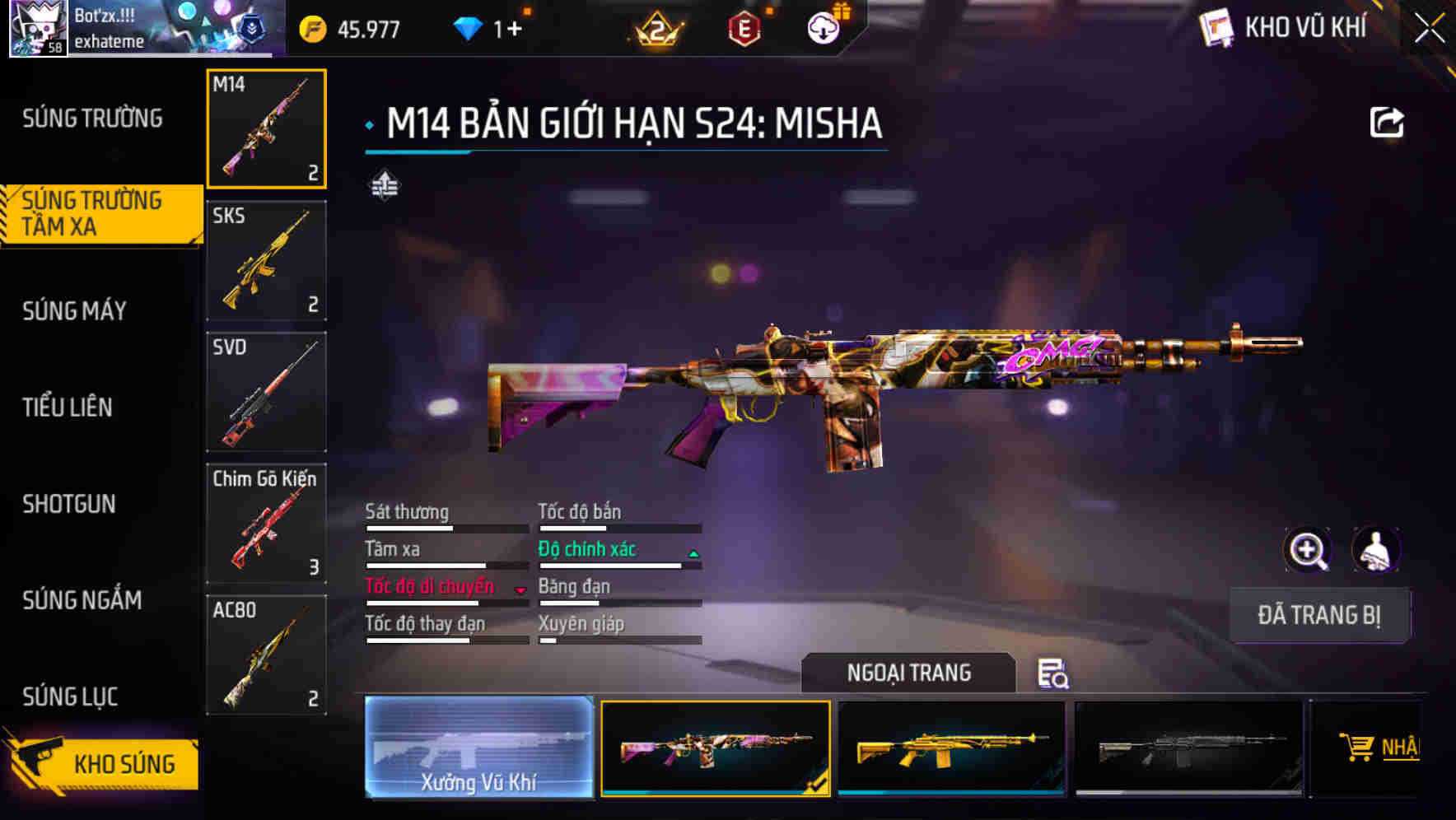Image resolution: width=1456 pixels, height=820 pixels.
Task: Open the share icon near the weapon title
Action: point(1388,121)
